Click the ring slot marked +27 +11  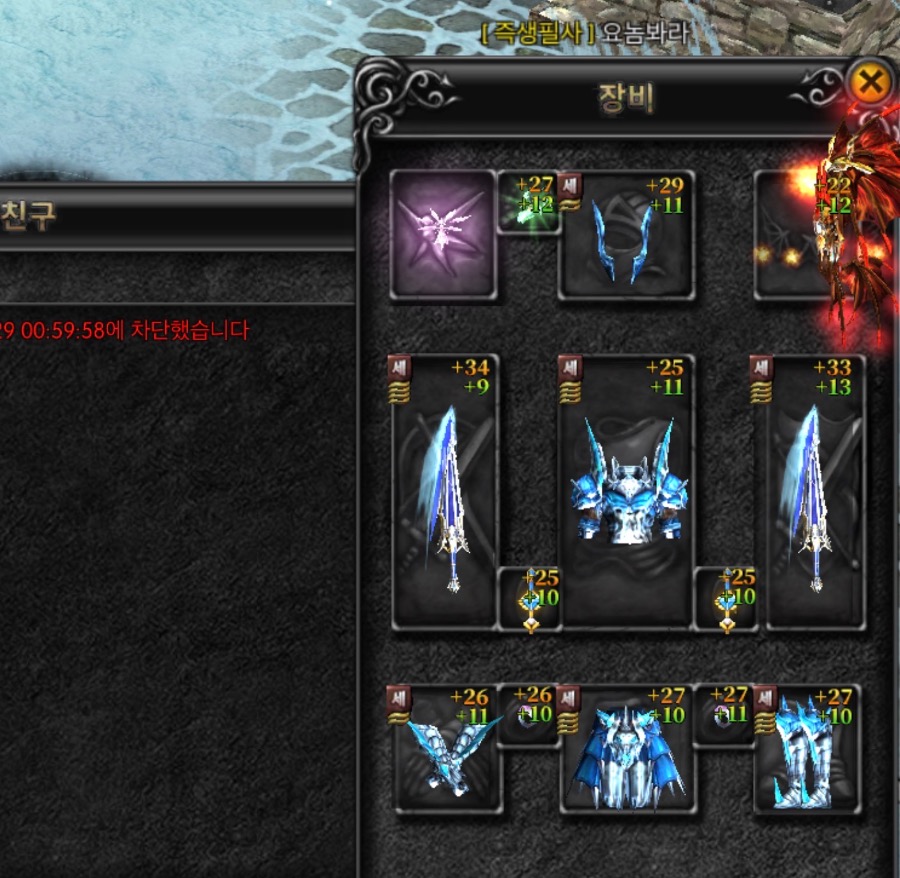[724, 714]
